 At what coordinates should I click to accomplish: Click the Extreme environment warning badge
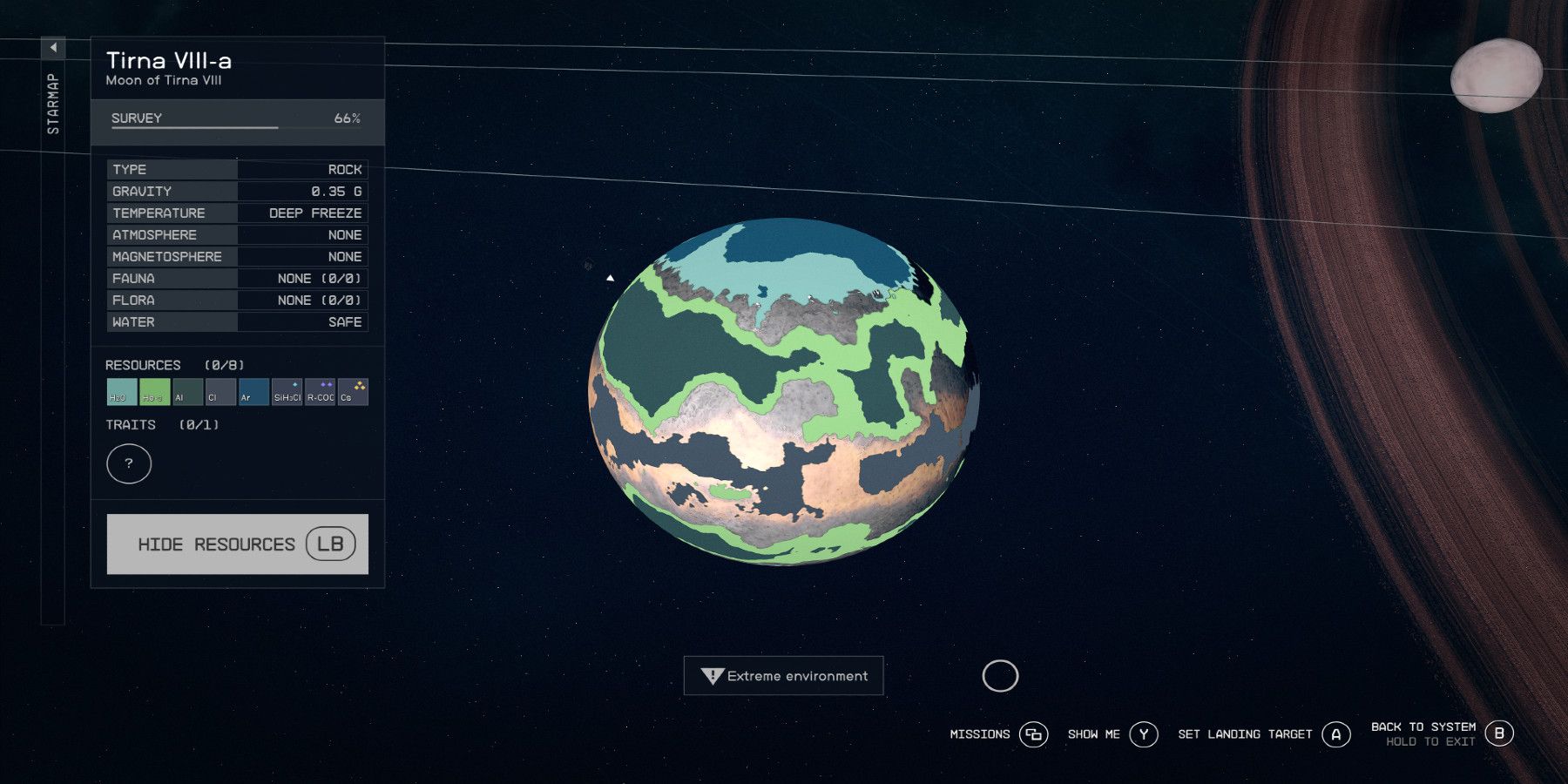pyautogui.click(x=782, y=676)
